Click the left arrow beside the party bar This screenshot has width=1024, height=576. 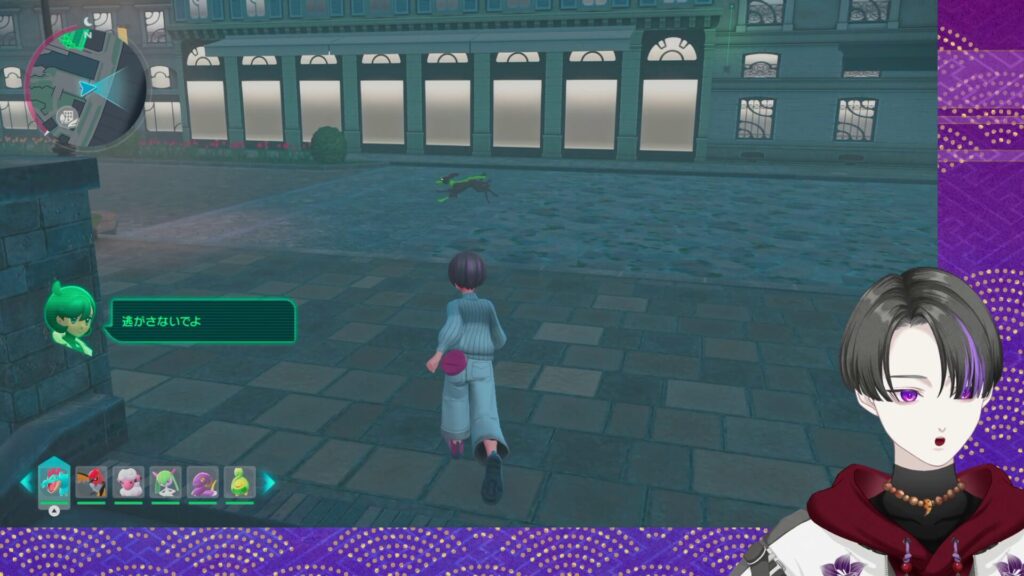[26, 482]
